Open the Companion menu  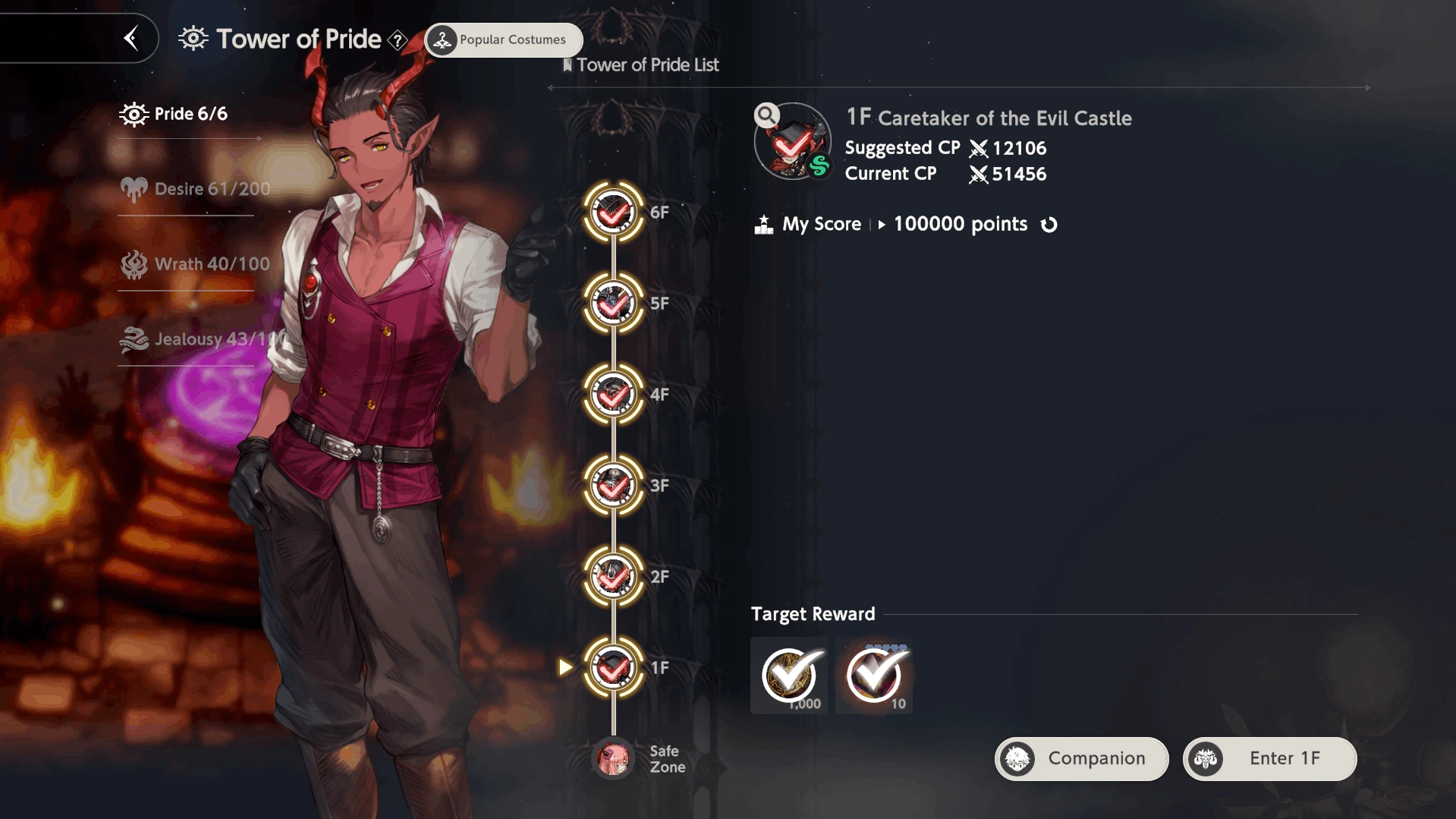coord(1081,758)
